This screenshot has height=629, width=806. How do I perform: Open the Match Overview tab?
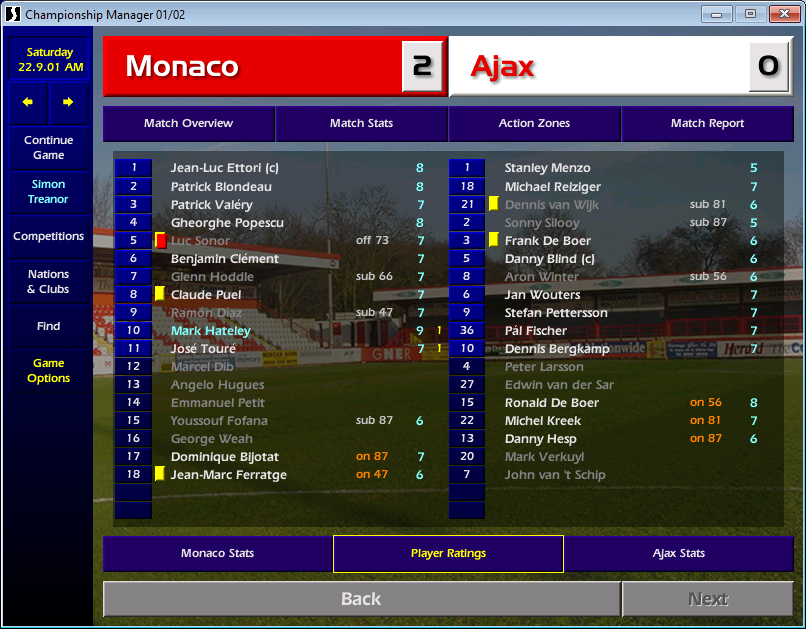click(x=188, y=123)
